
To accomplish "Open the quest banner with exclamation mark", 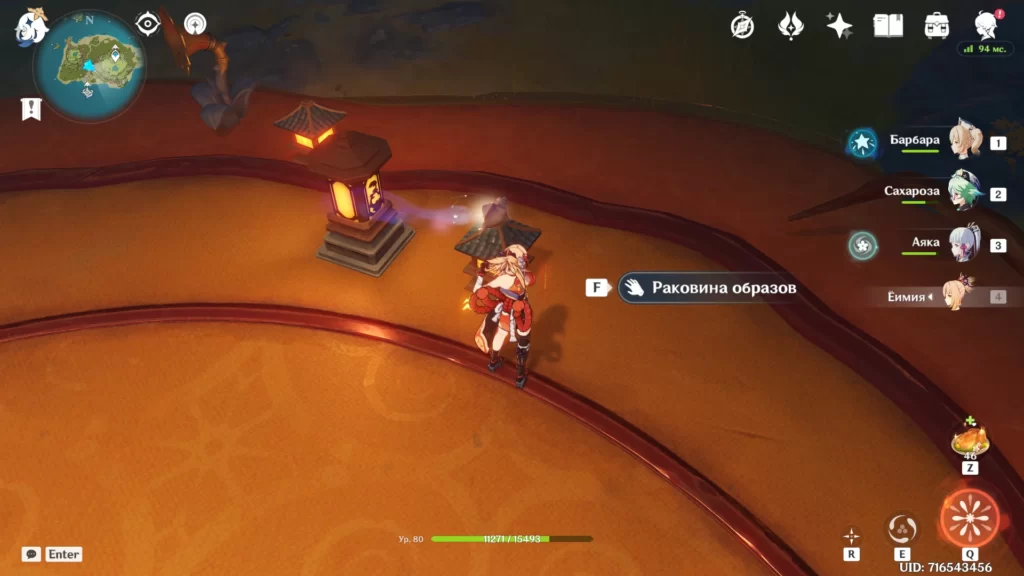I will tap(31, 109).
